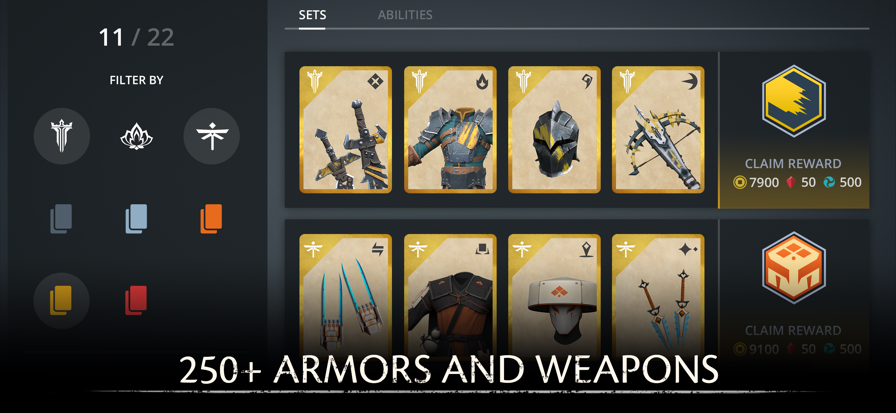Claim the 9100 coin set reward

(793, 339)
